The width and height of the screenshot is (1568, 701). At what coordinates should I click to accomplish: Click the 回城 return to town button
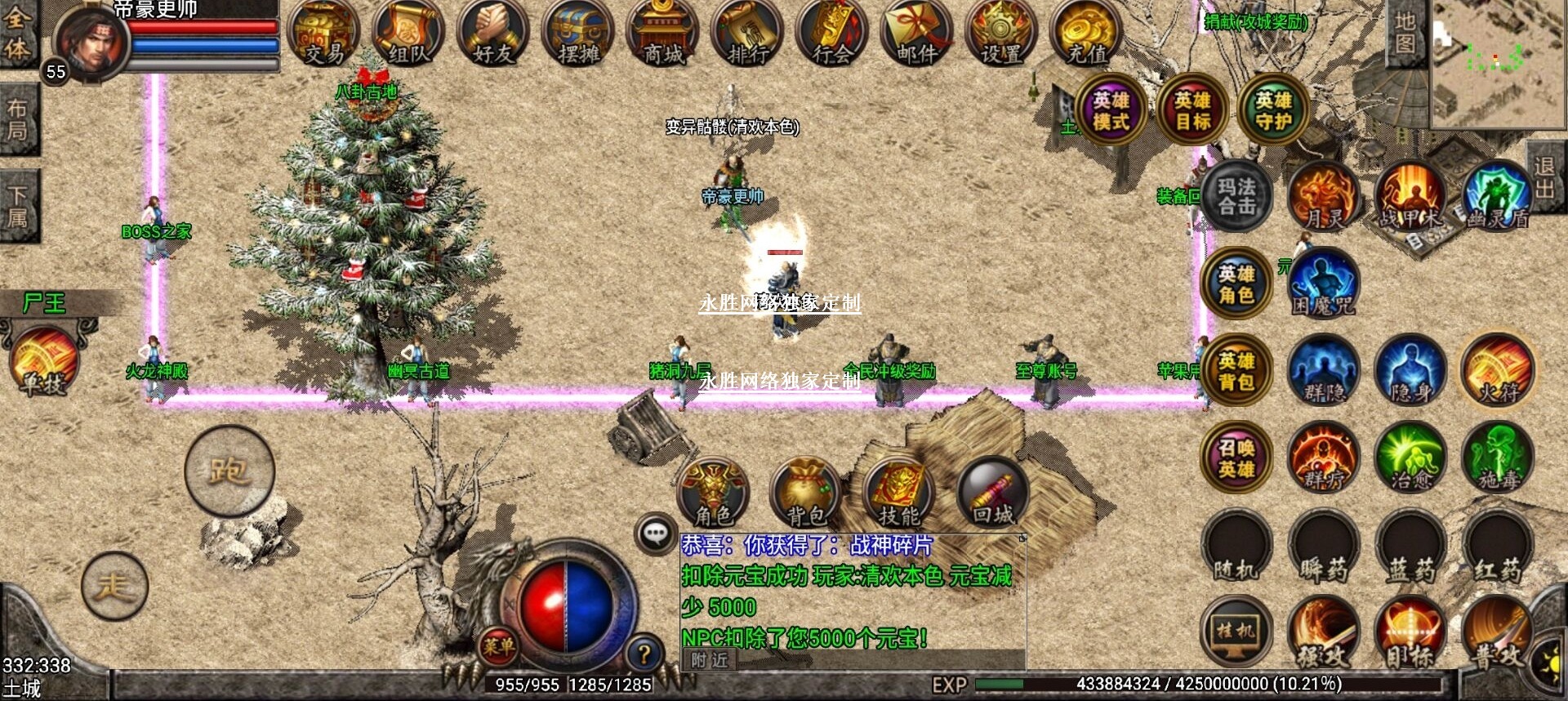[x=993, y=493]
